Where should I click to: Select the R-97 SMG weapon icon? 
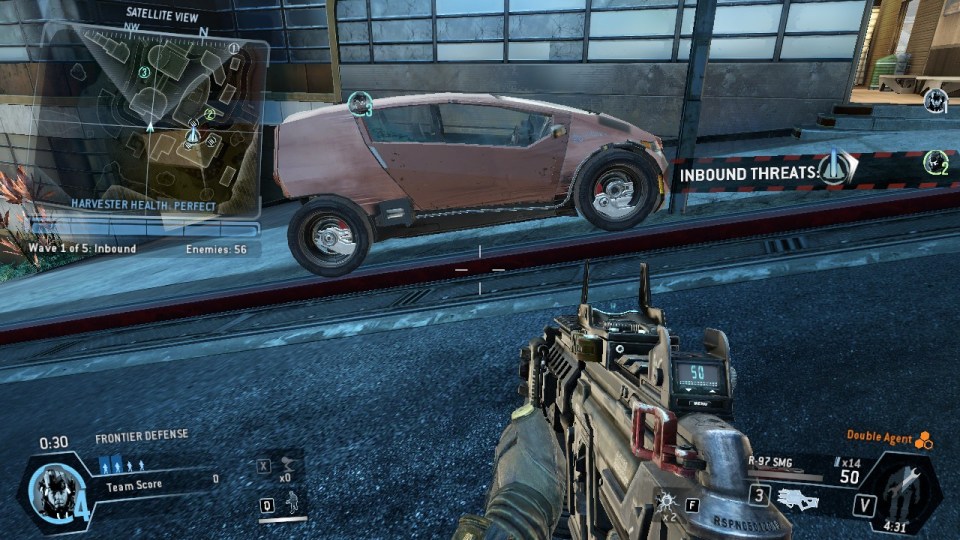click(x=798, y=497)
